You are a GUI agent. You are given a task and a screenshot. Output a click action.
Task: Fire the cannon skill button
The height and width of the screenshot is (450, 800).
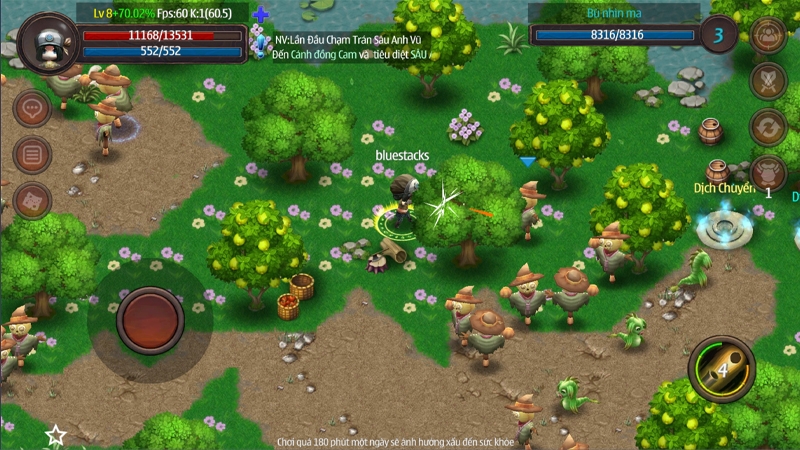coord(721,369)
